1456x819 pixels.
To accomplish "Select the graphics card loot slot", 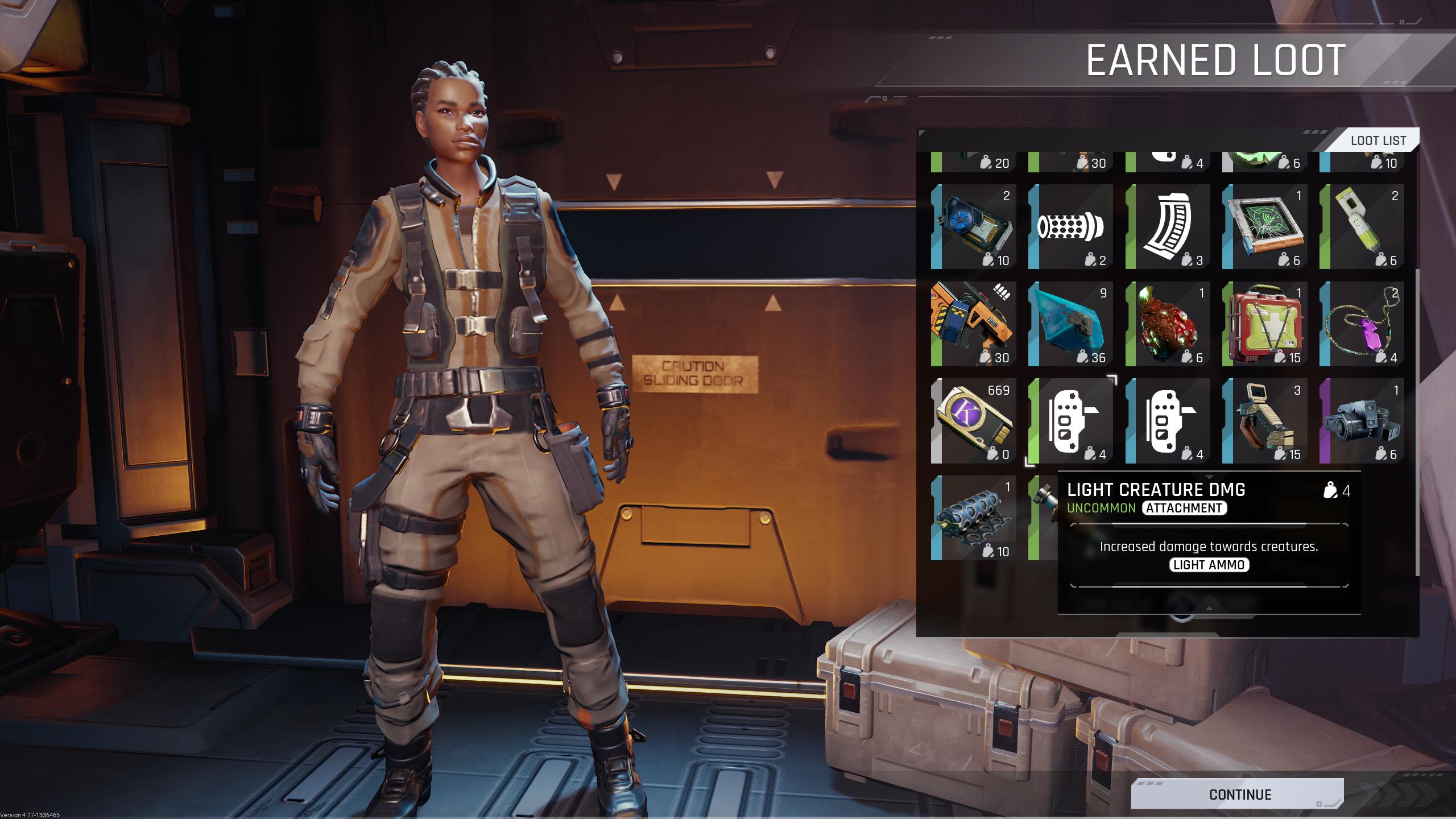I will coord(974,226).
